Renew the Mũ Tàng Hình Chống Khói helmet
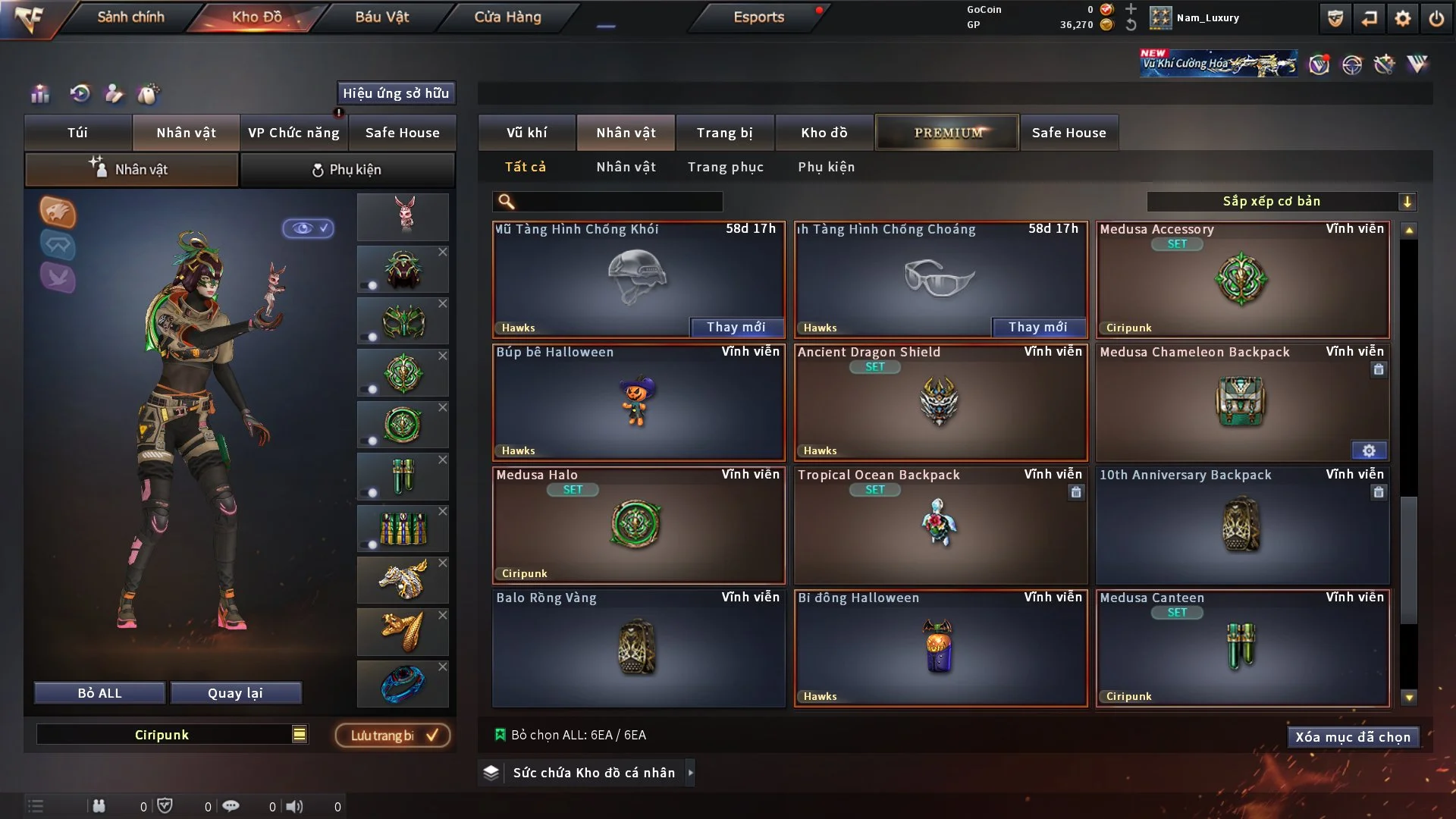This screenshot has width=1456, height=819. pos(736,327)
